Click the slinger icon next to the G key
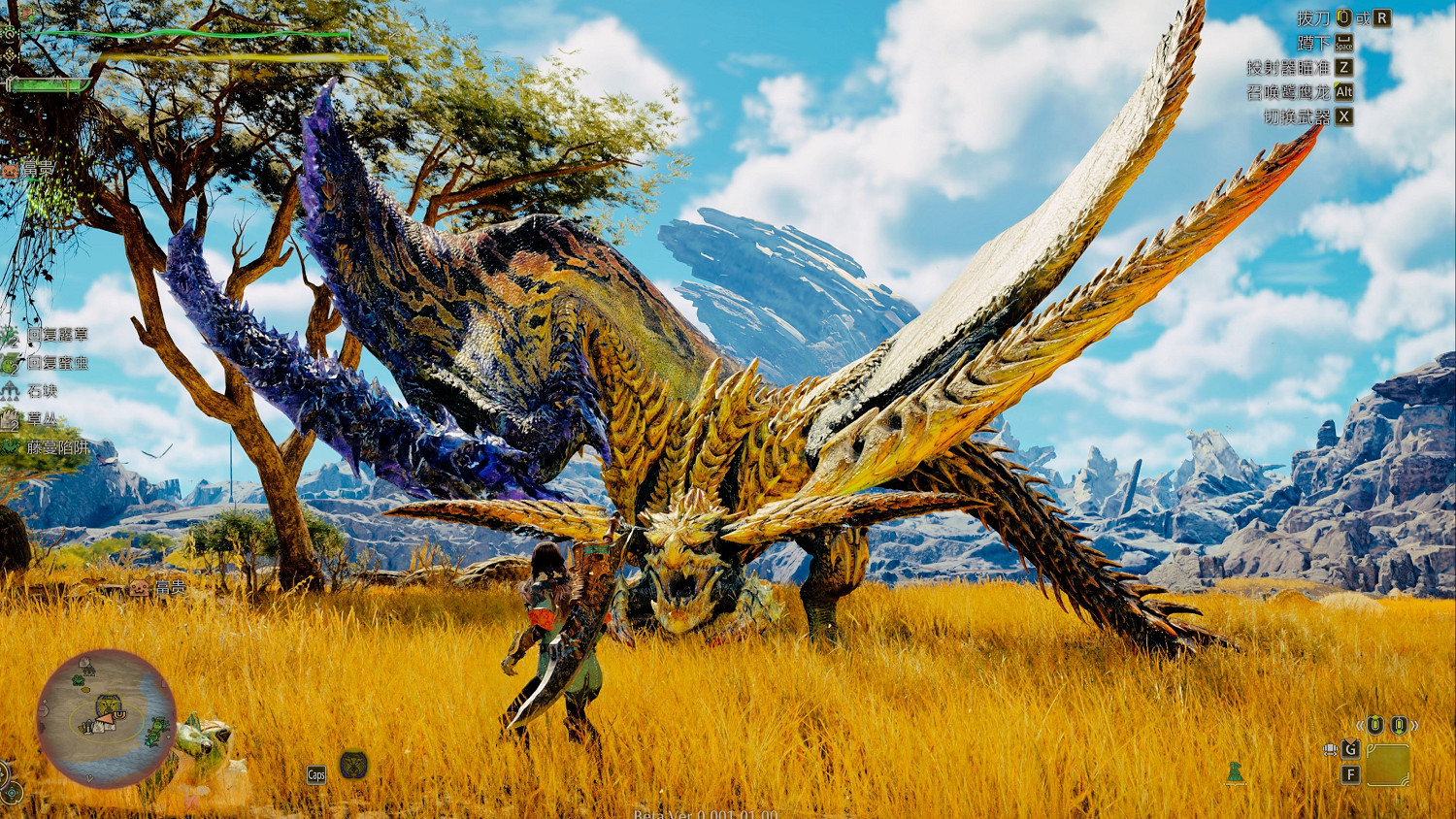The image size is (1456, 819). [x=1330, y=749]
